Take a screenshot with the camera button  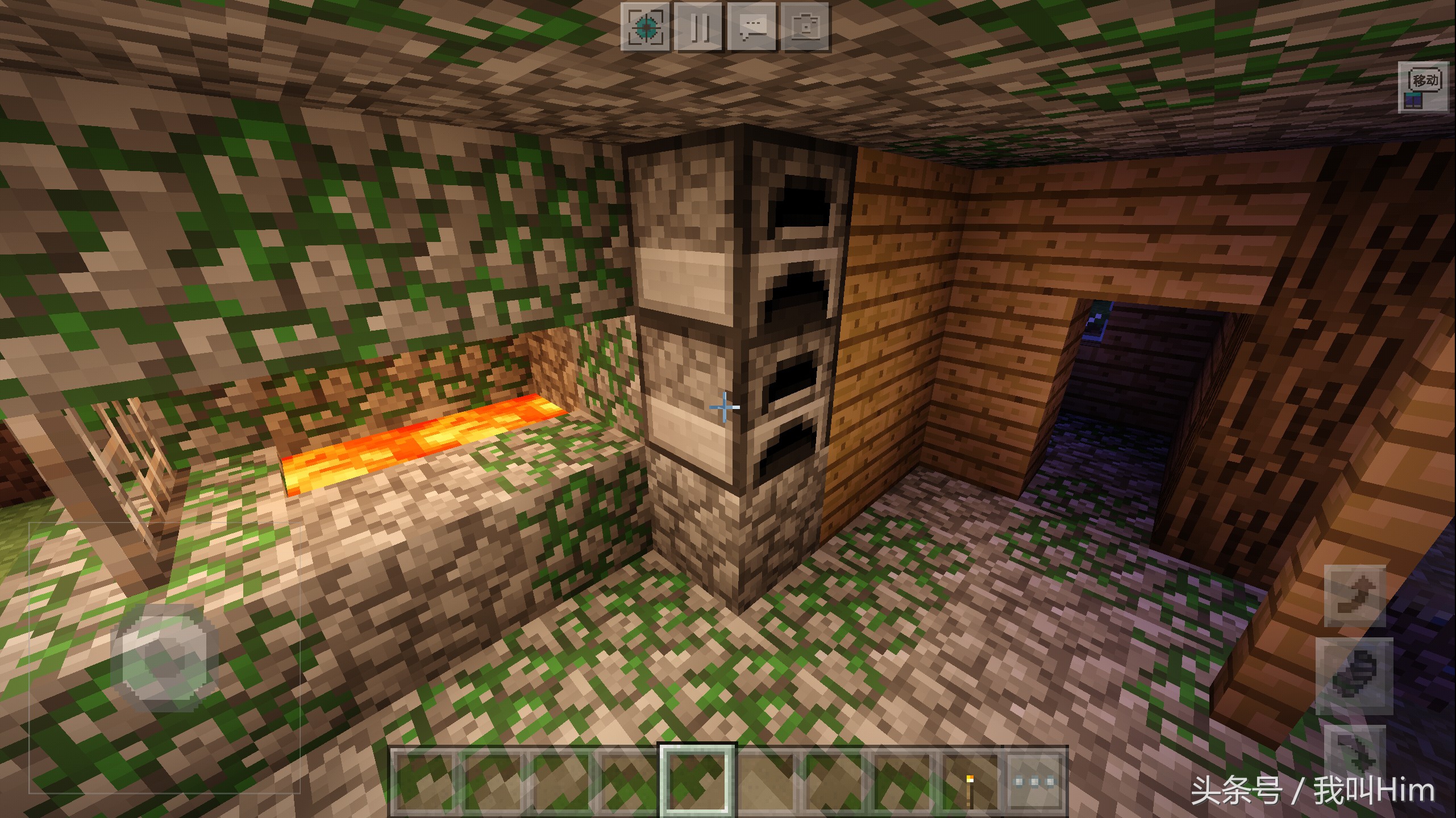[x=805, y=27]
